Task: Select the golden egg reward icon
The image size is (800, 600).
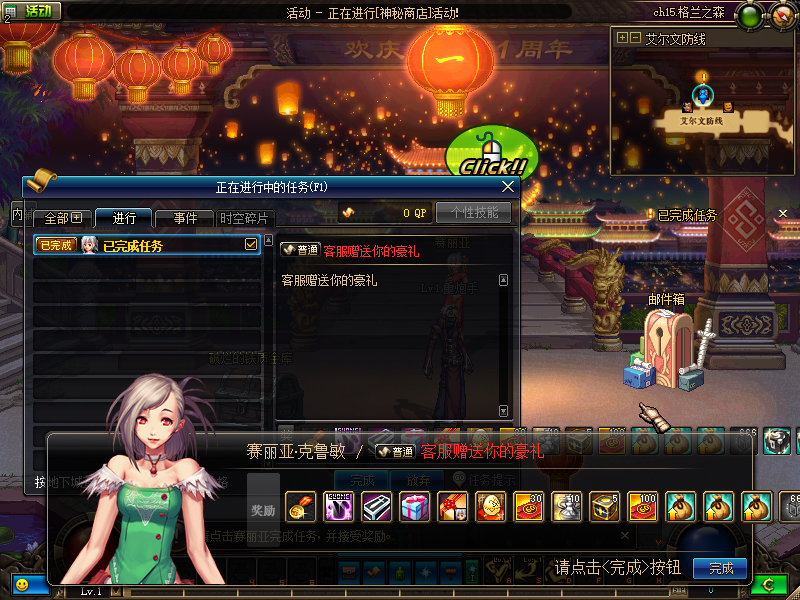Action: [x=489, y=507]
